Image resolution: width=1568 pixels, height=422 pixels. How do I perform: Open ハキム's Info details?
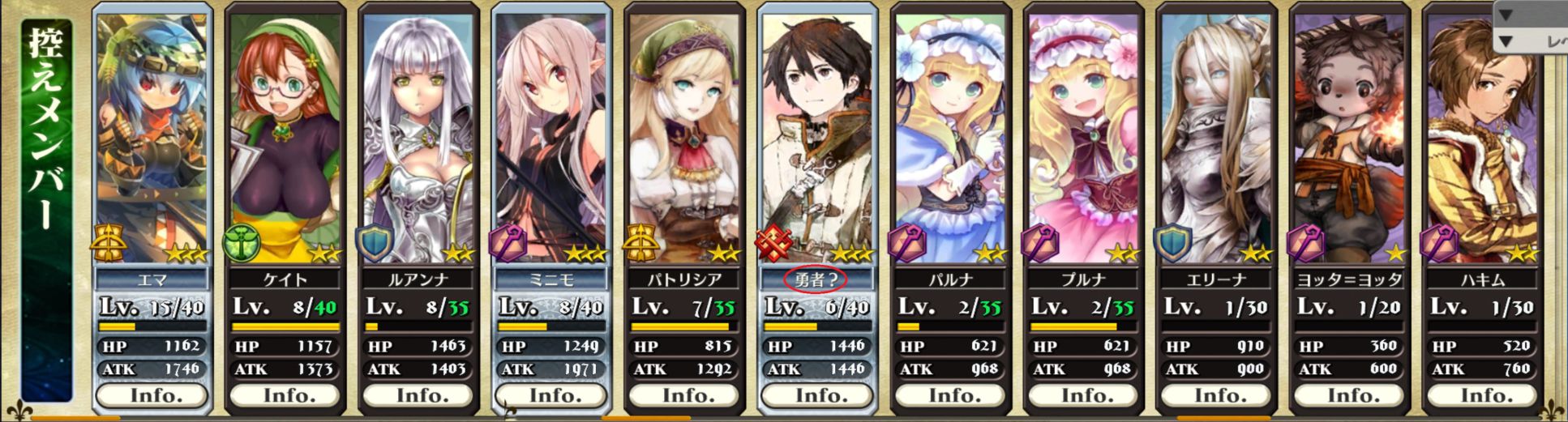1482,395
